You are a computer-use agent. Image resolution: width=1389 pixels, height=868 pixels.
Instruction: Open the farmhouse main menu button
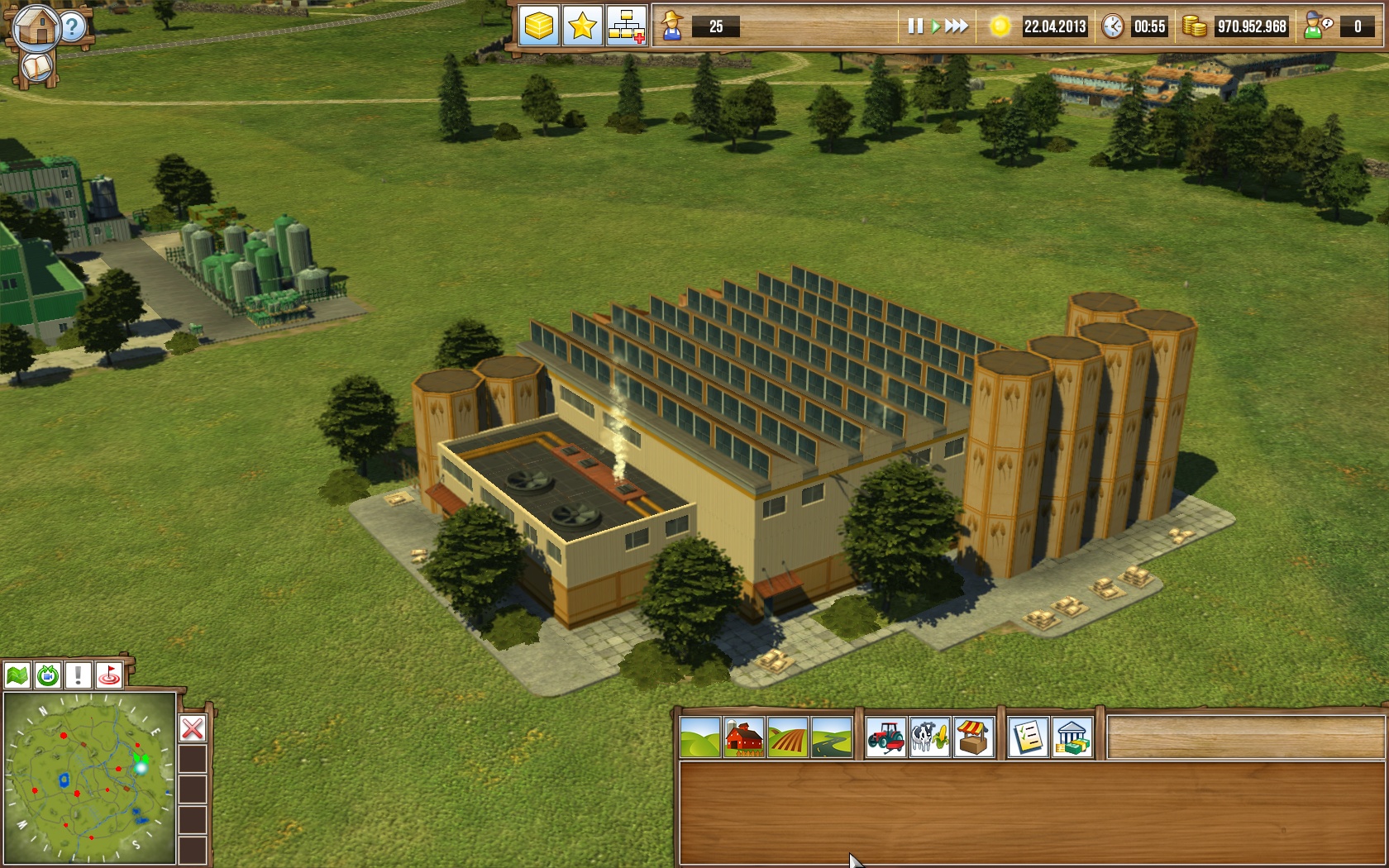pyautogui.click(x=35, y=26)
